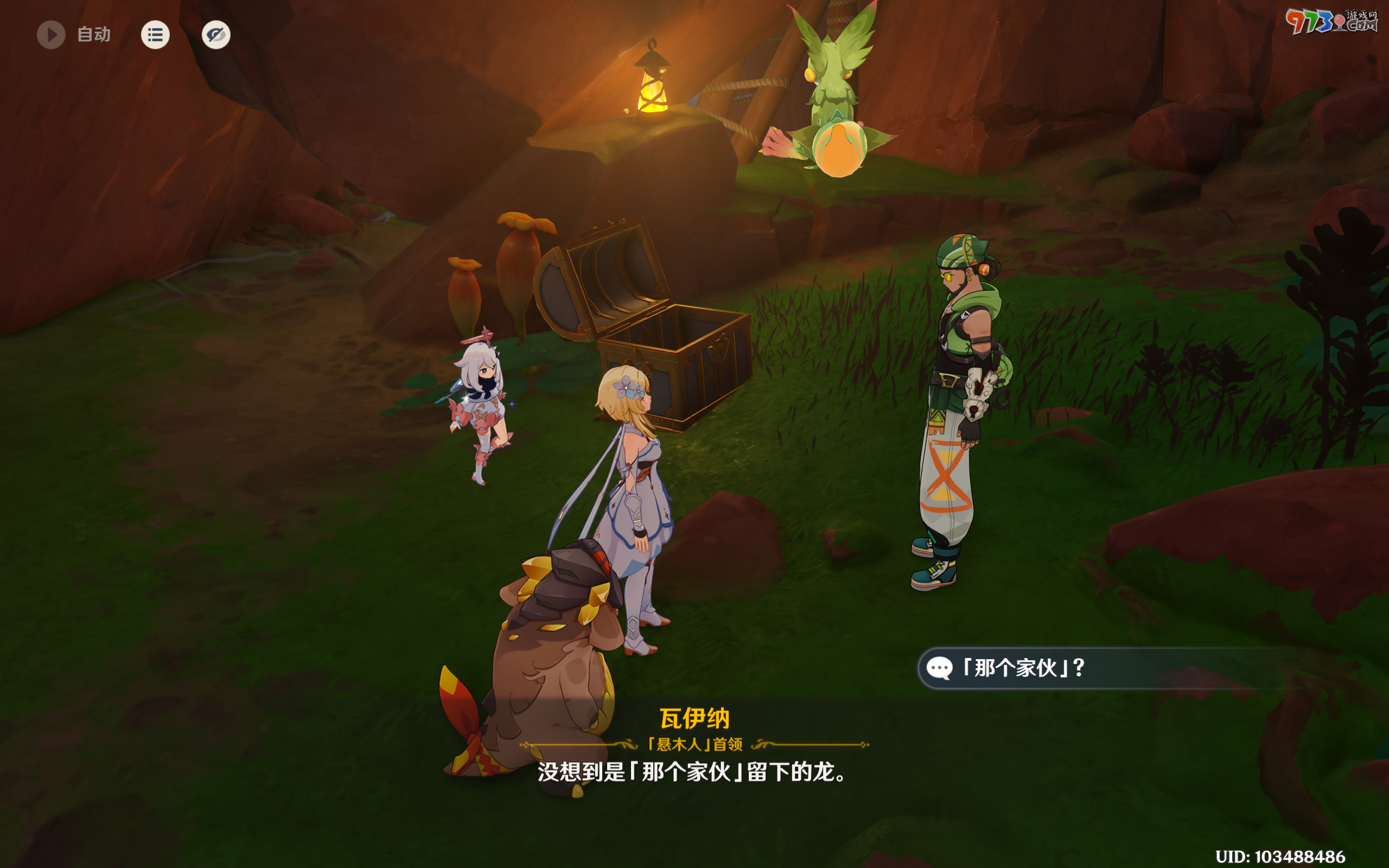Hide the UI with the eye-slash icon
The width and height of the screenshot is (1389, 868).
[216, 34]
